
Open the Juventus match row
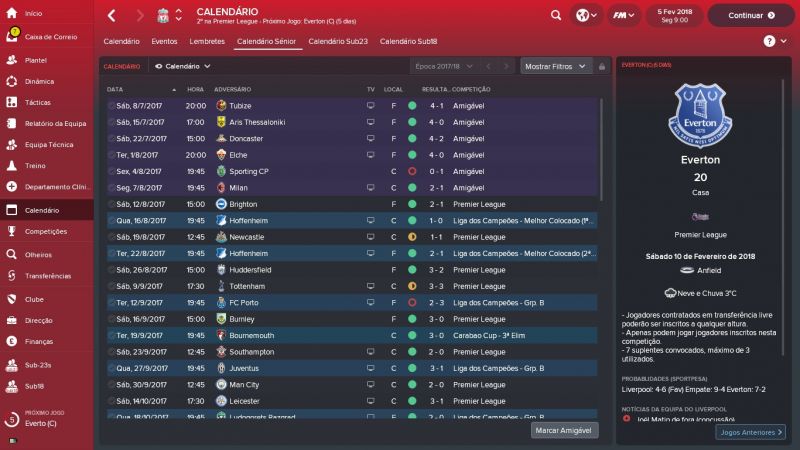350,368
